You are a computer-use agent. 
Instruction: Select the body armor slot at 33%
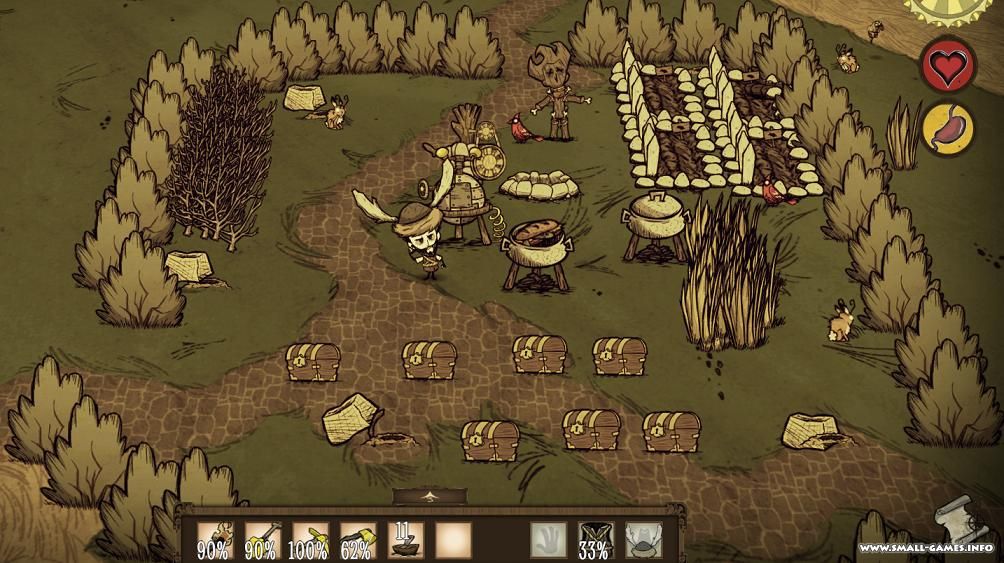click(596, 540)
